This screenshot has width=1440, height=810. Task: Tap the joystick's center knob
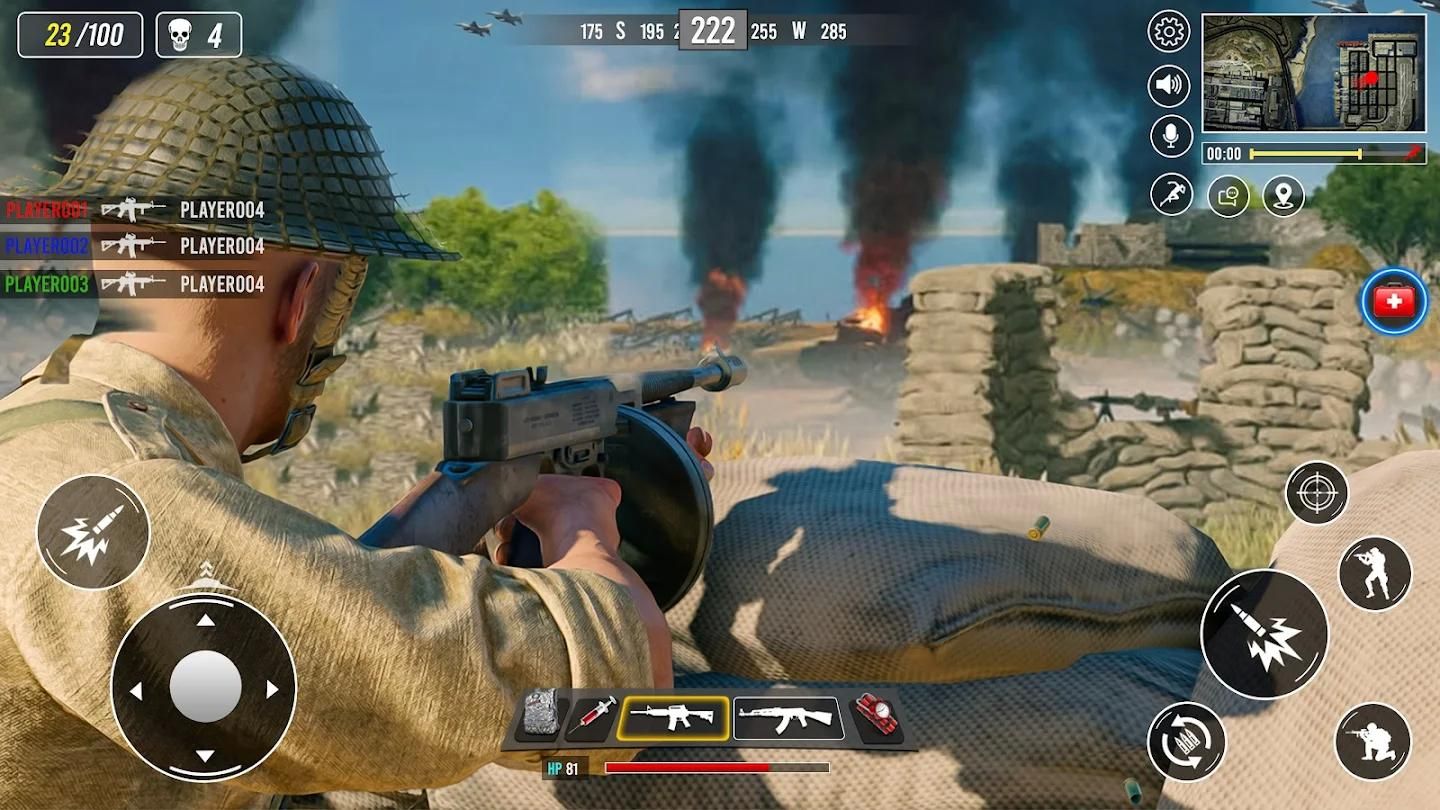point(205,687)
